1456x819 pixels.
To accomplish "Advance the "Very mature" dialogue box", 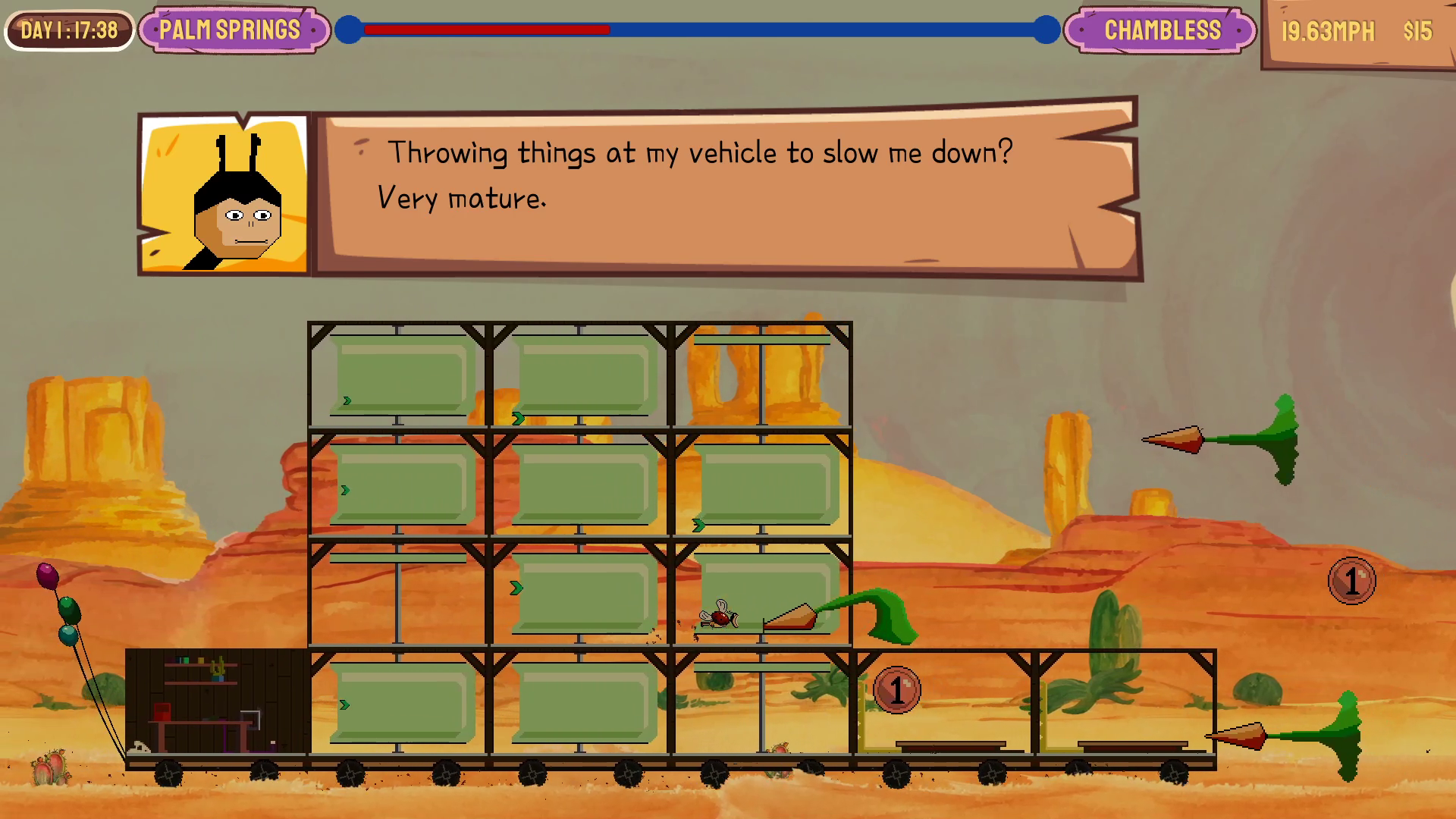I will click(x=726, y=190).
